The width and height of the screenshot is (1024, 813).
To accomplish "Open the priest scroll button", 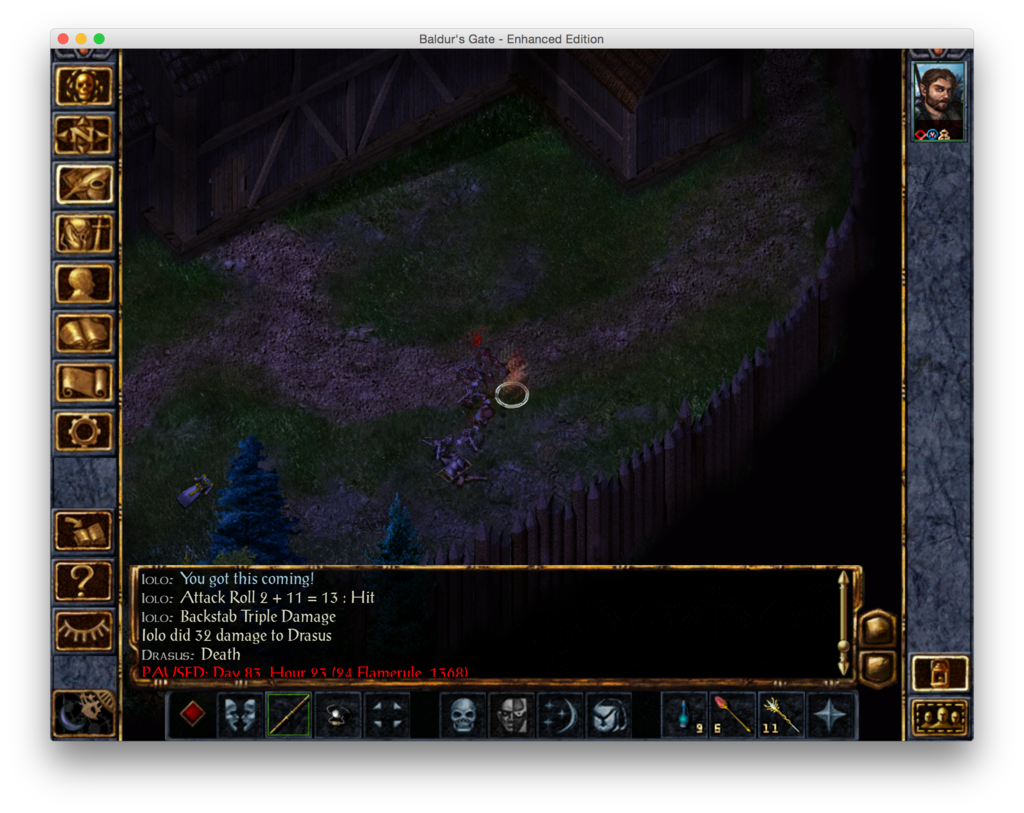I will click(x=84, y=382).
